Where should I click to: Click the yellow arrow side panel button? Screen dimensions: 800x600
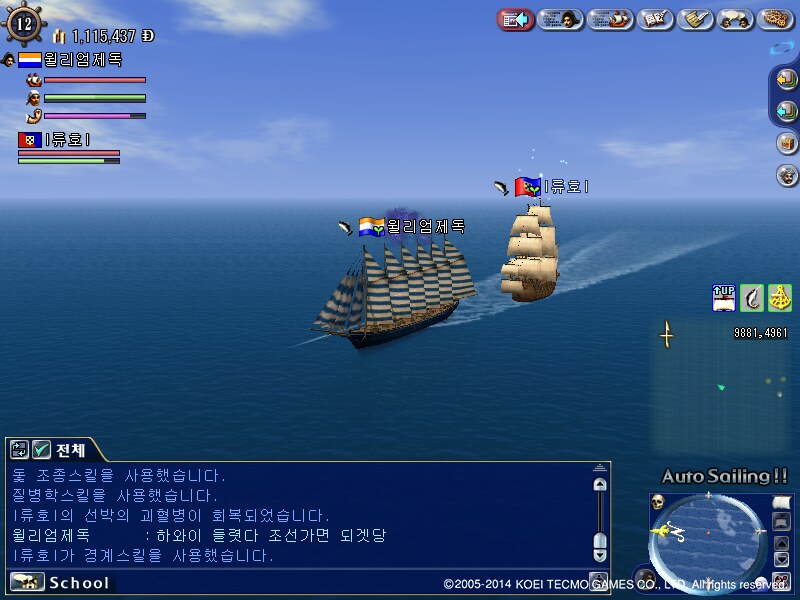click(x=787, y=80)
